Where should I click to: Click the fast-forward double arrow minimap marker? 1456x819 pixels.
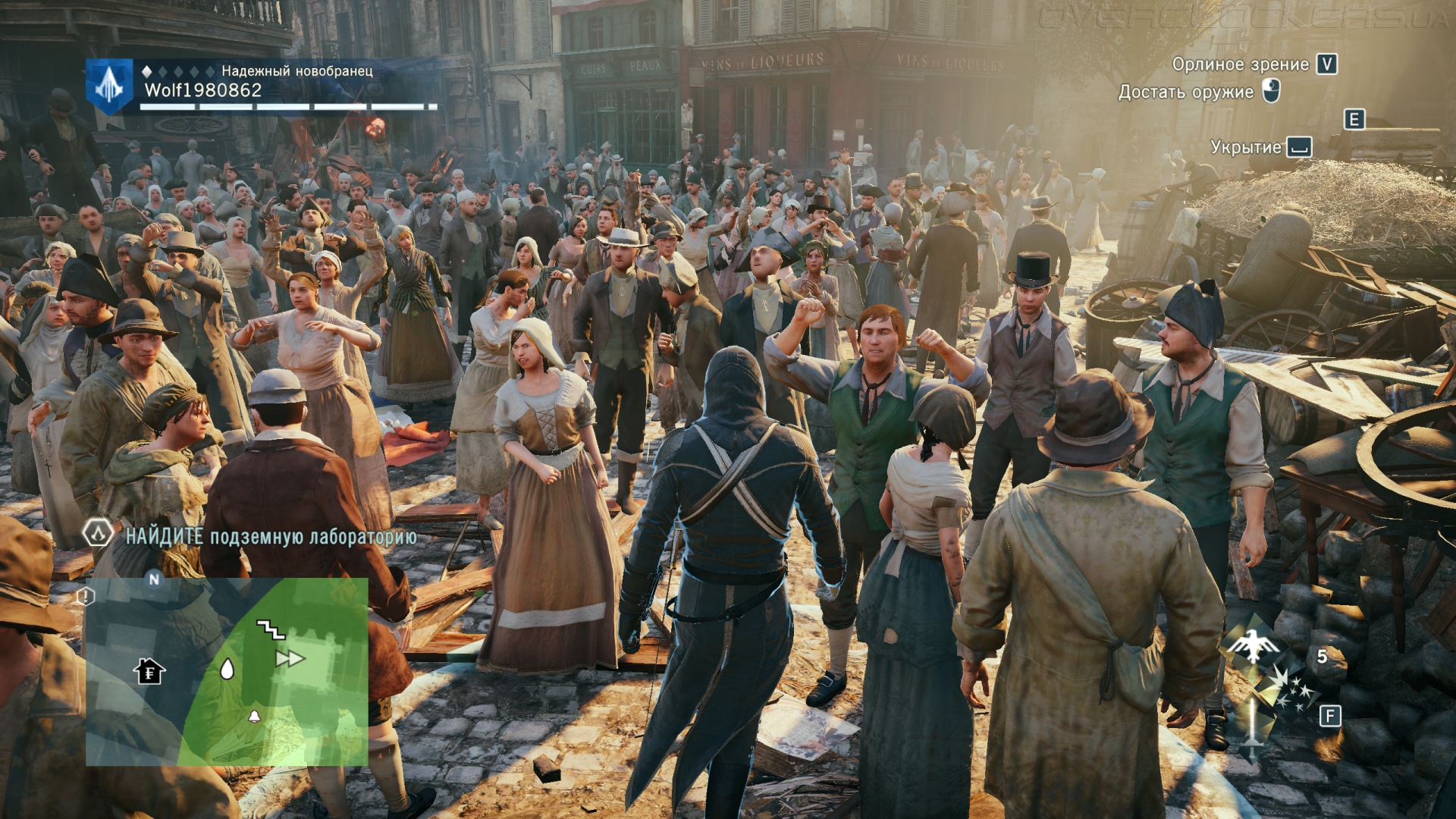pos(290,658)
